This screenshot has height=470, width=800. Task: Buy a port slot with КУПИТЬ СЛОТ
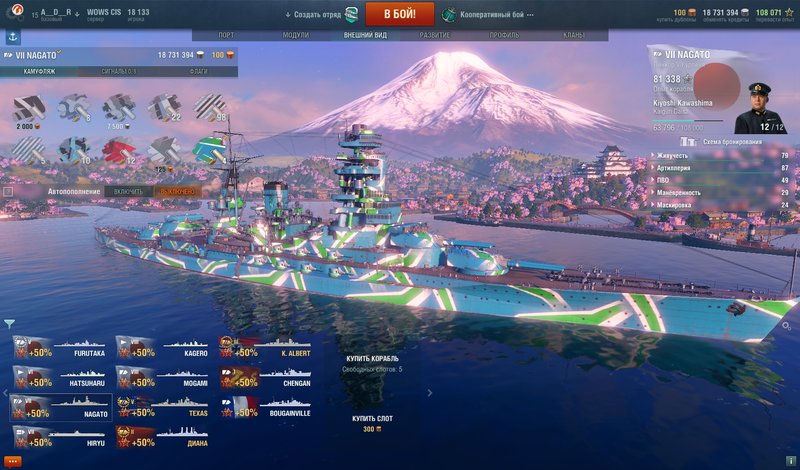[x=371, y=418]
